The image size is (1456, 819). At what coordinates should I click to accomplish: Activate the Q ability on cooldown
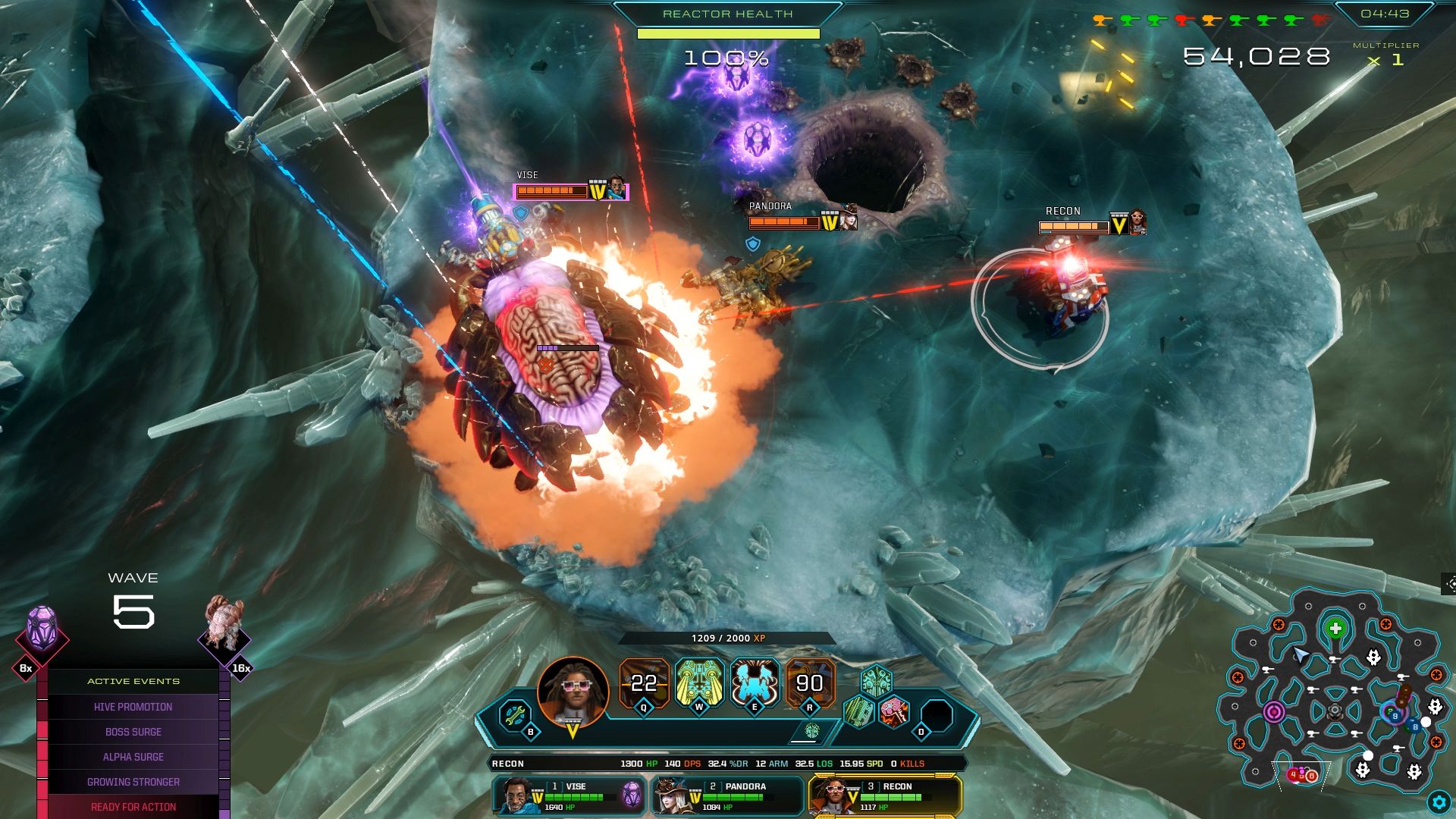[x=644, y=682]
